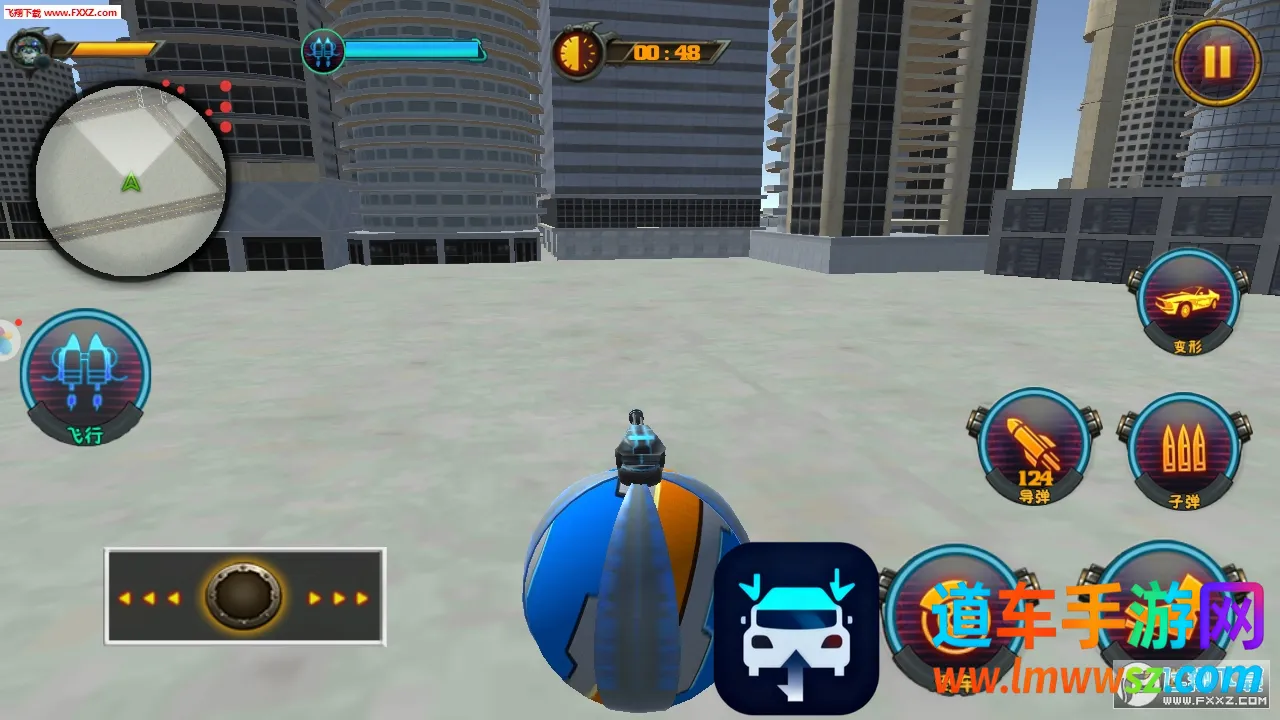Click the circular minimap
Image resolution: width=1280 pixels, height=720 pixels.
click(131, 180)
